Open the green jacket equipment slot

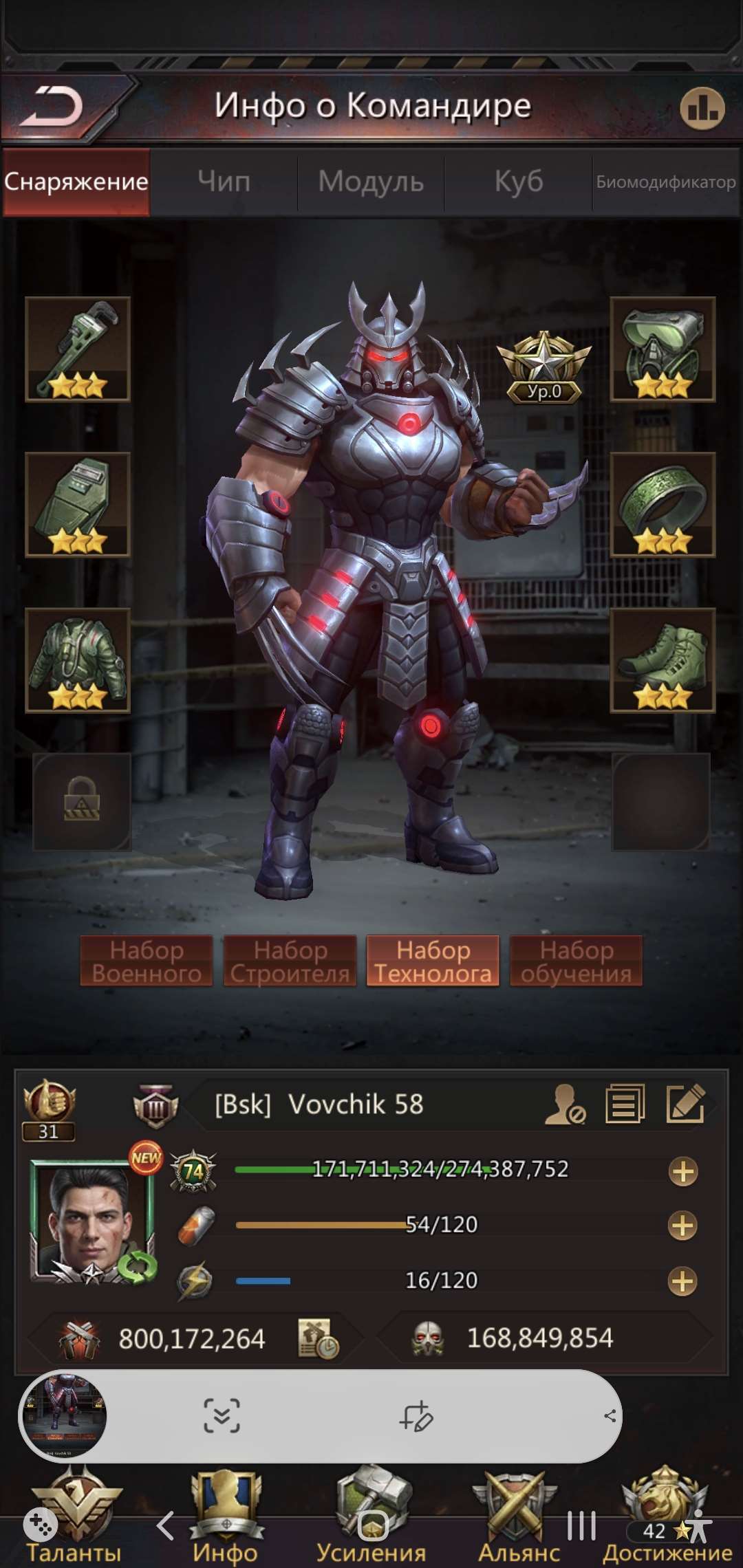pyautogui.click(x=78, y=660)
